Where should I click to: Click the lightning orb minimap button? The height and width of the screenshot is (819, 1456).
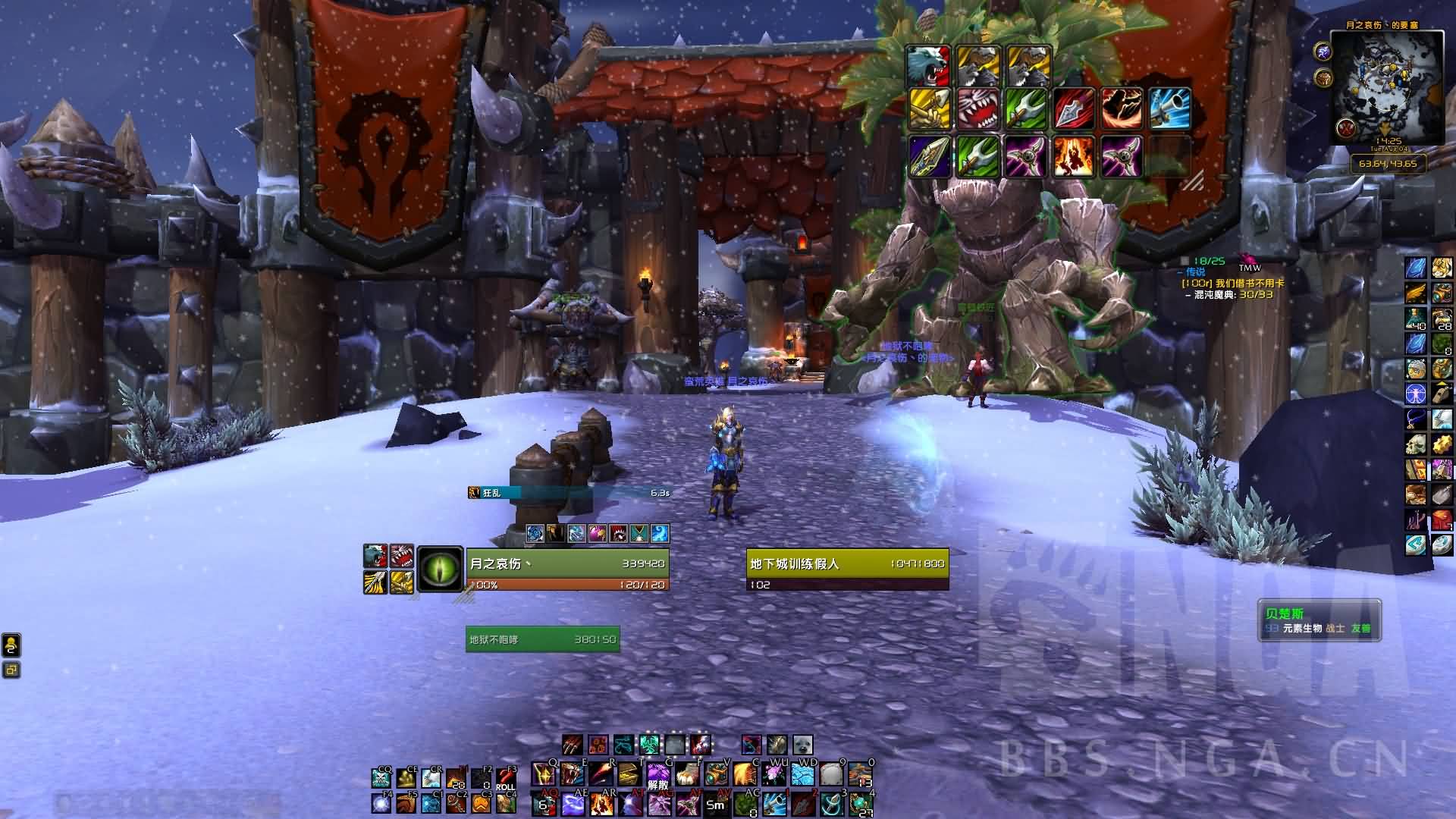click(x=1323, y=52)
